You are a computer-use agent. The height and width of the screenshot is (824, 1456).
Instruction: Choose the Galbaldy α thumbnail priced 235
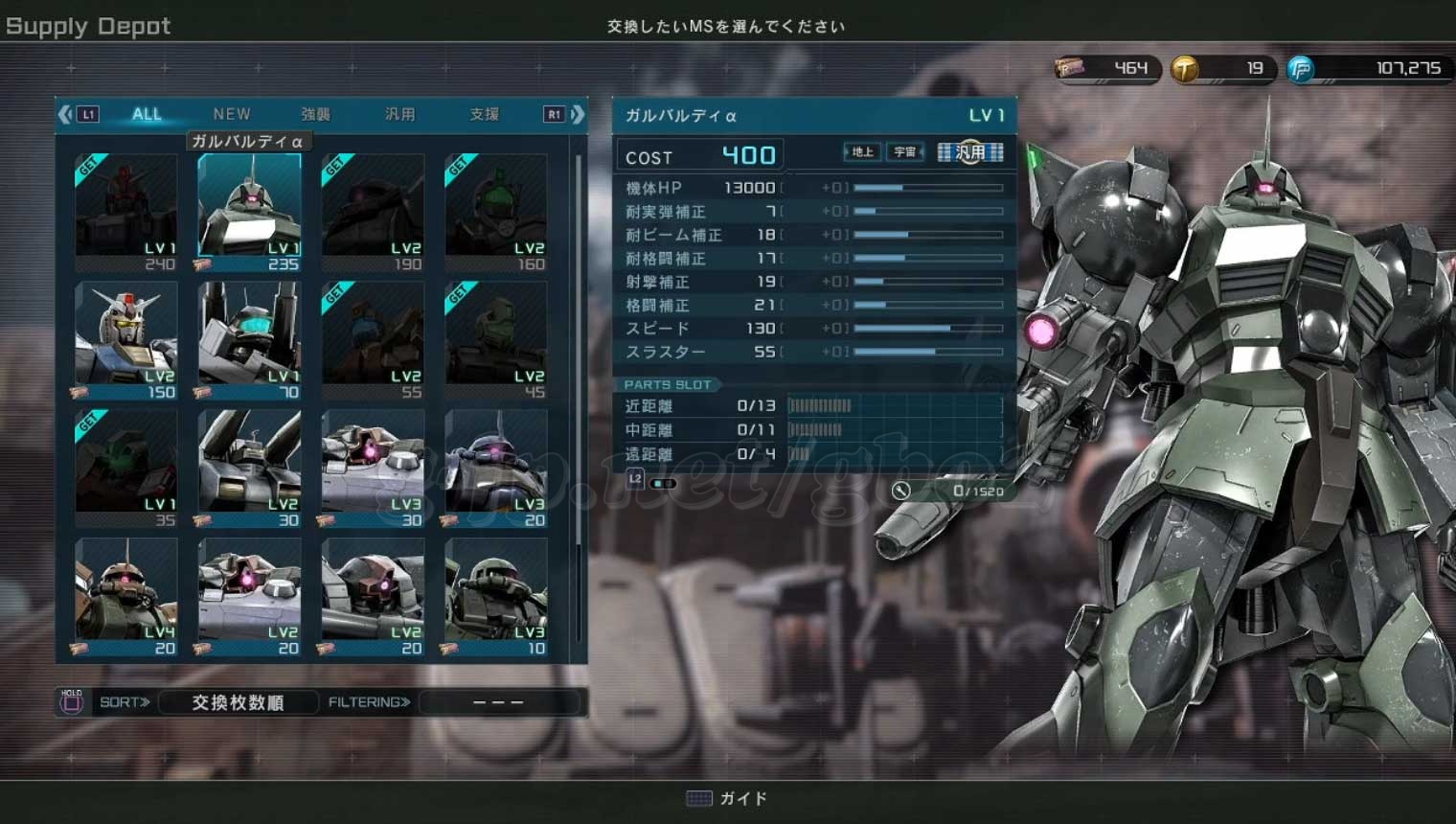point(249,212)
